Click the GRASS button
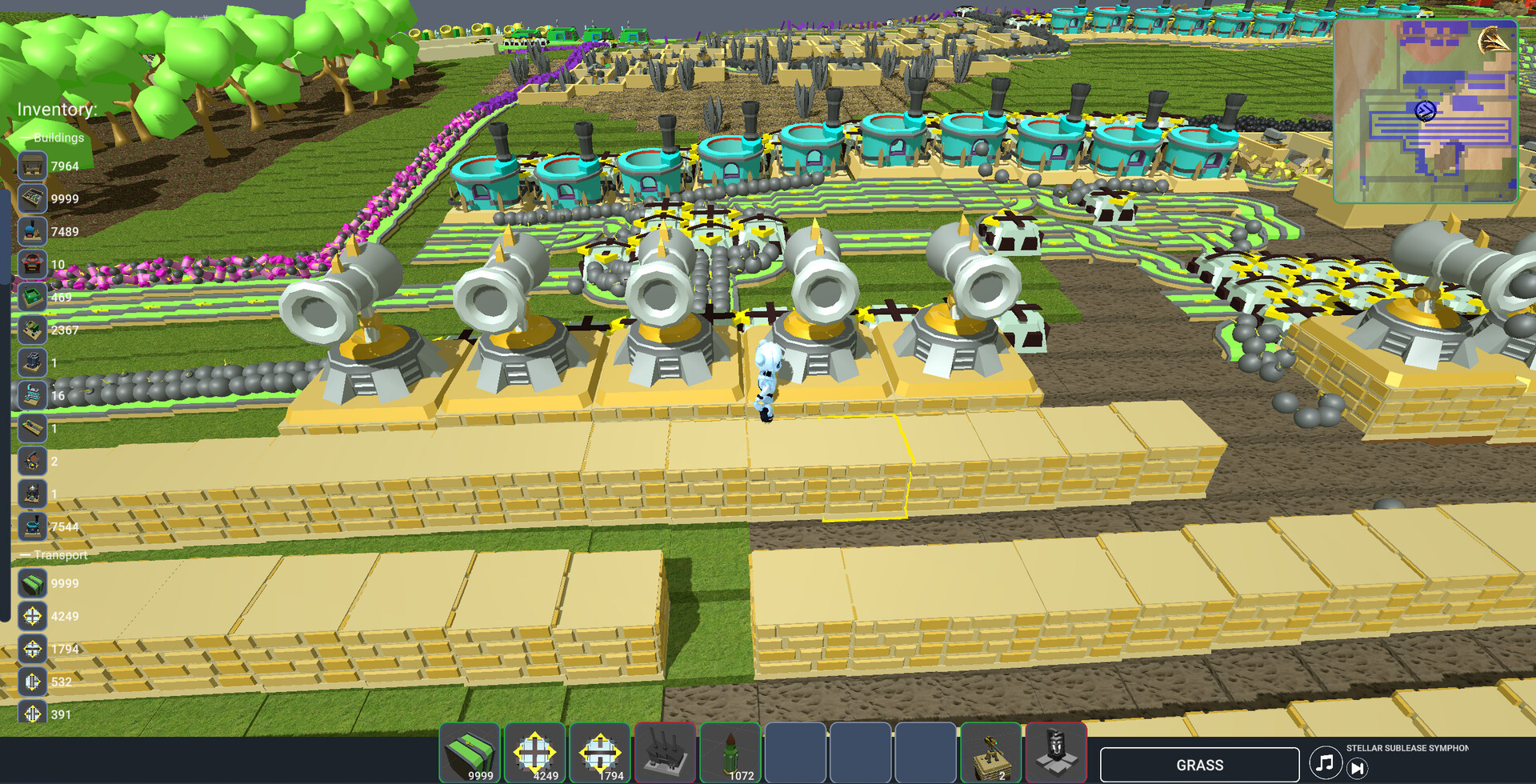Viewport: 1536px width, 784px height. (x=1199, y=764)
